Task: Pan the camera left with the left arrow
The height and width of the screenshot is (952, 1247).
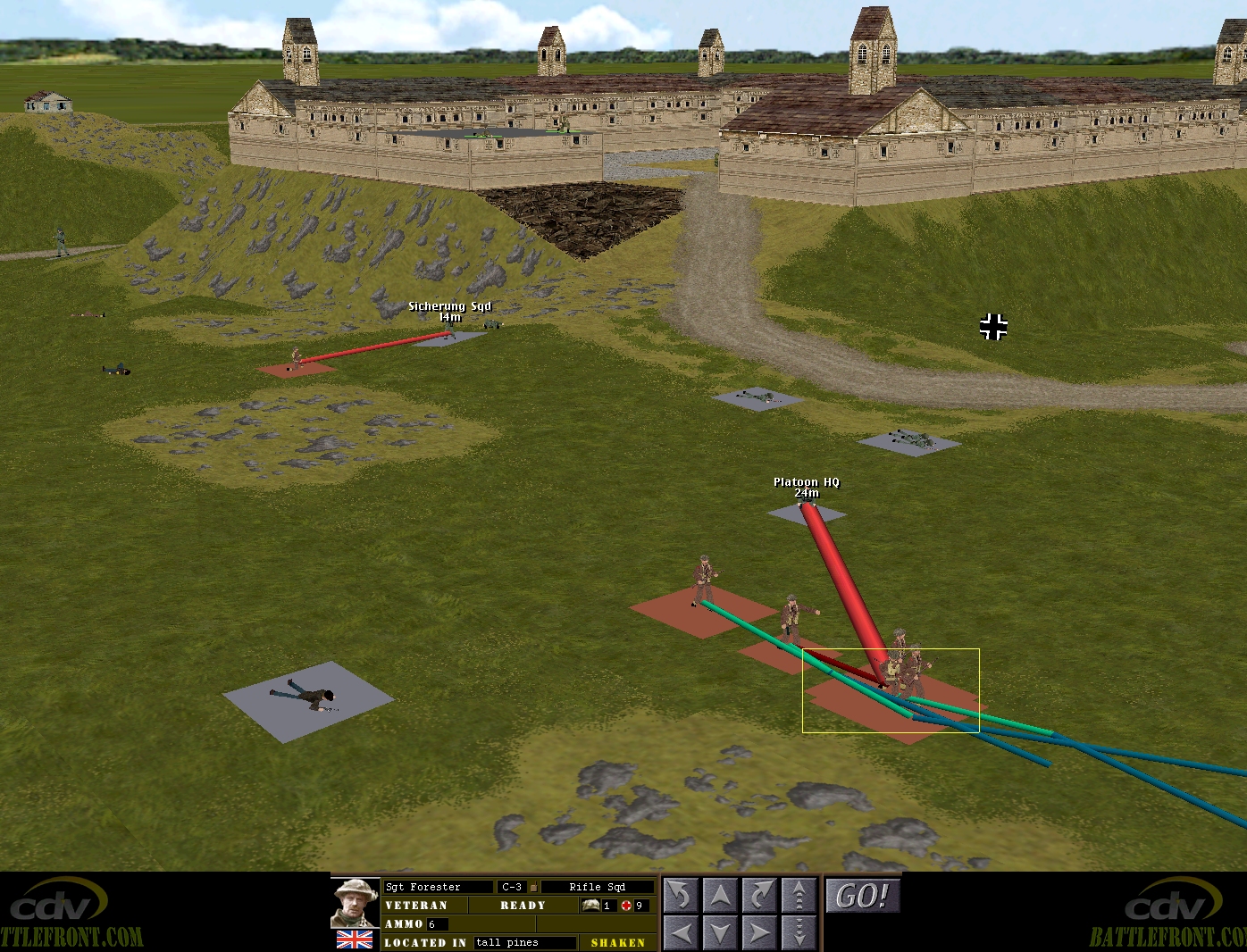Action: [x=681, y=933]
